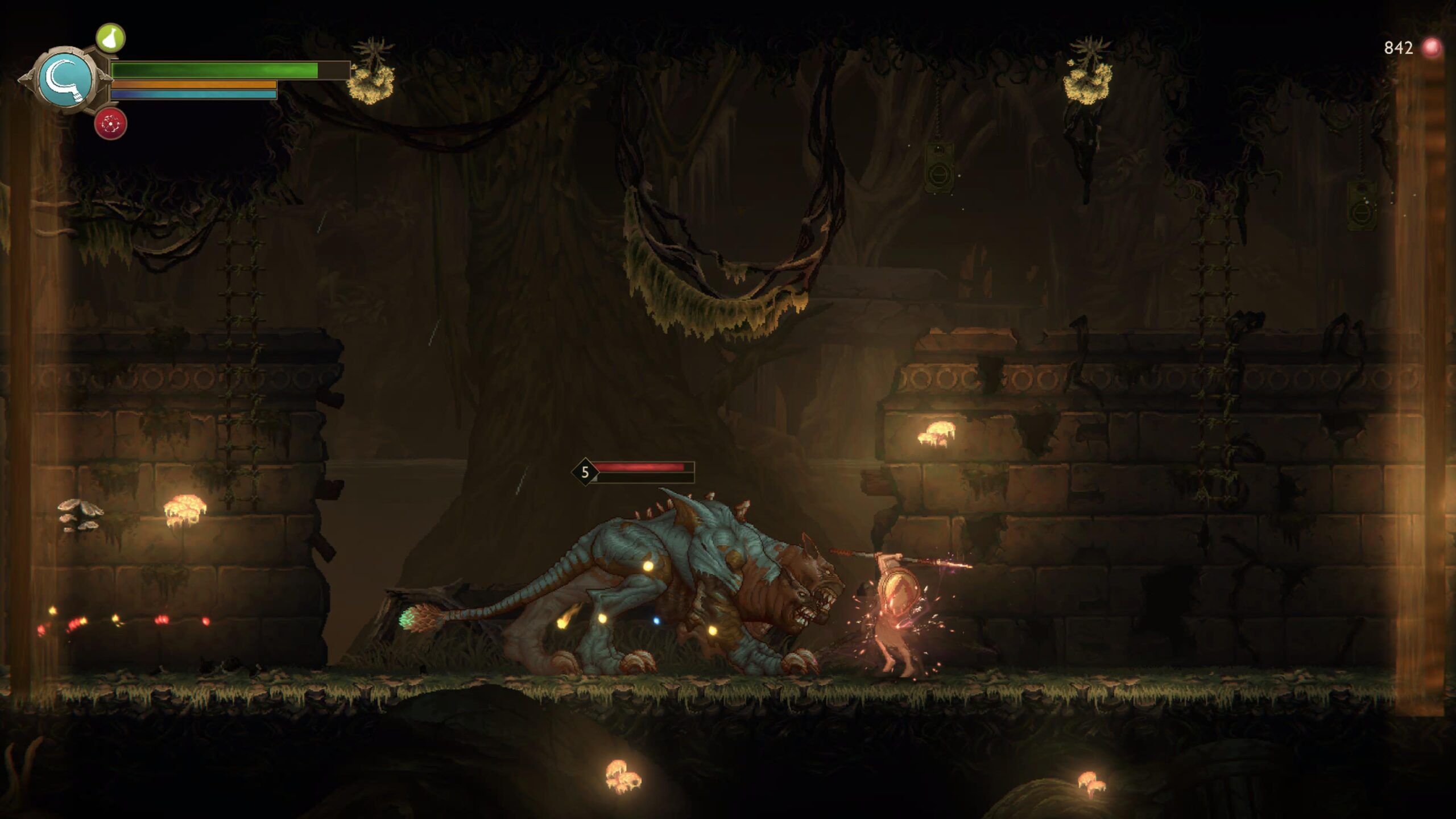
Task: Use the green healing flask icon
Action: [110, 38]
